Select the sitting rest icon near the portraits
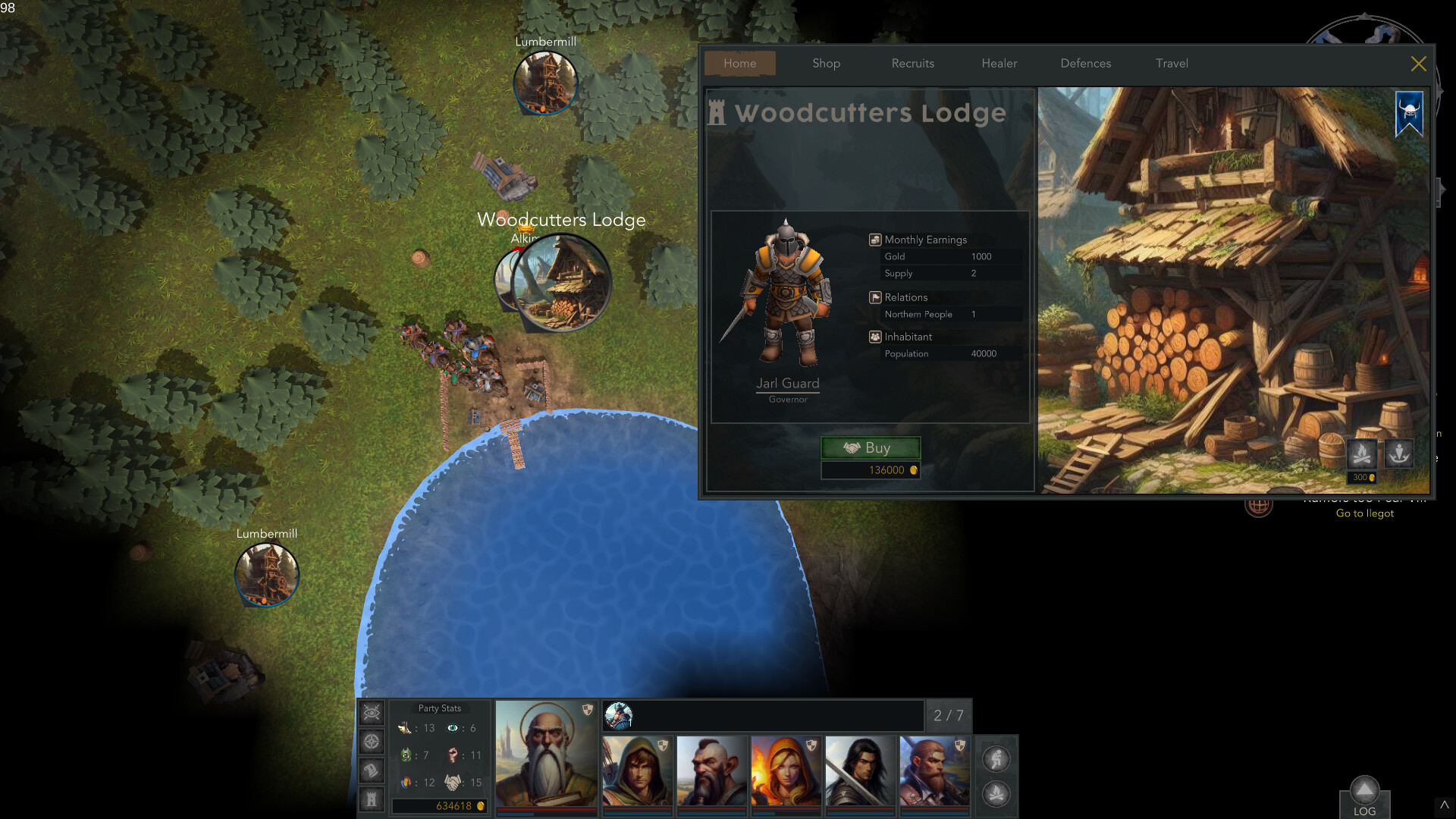 point(997,757)
